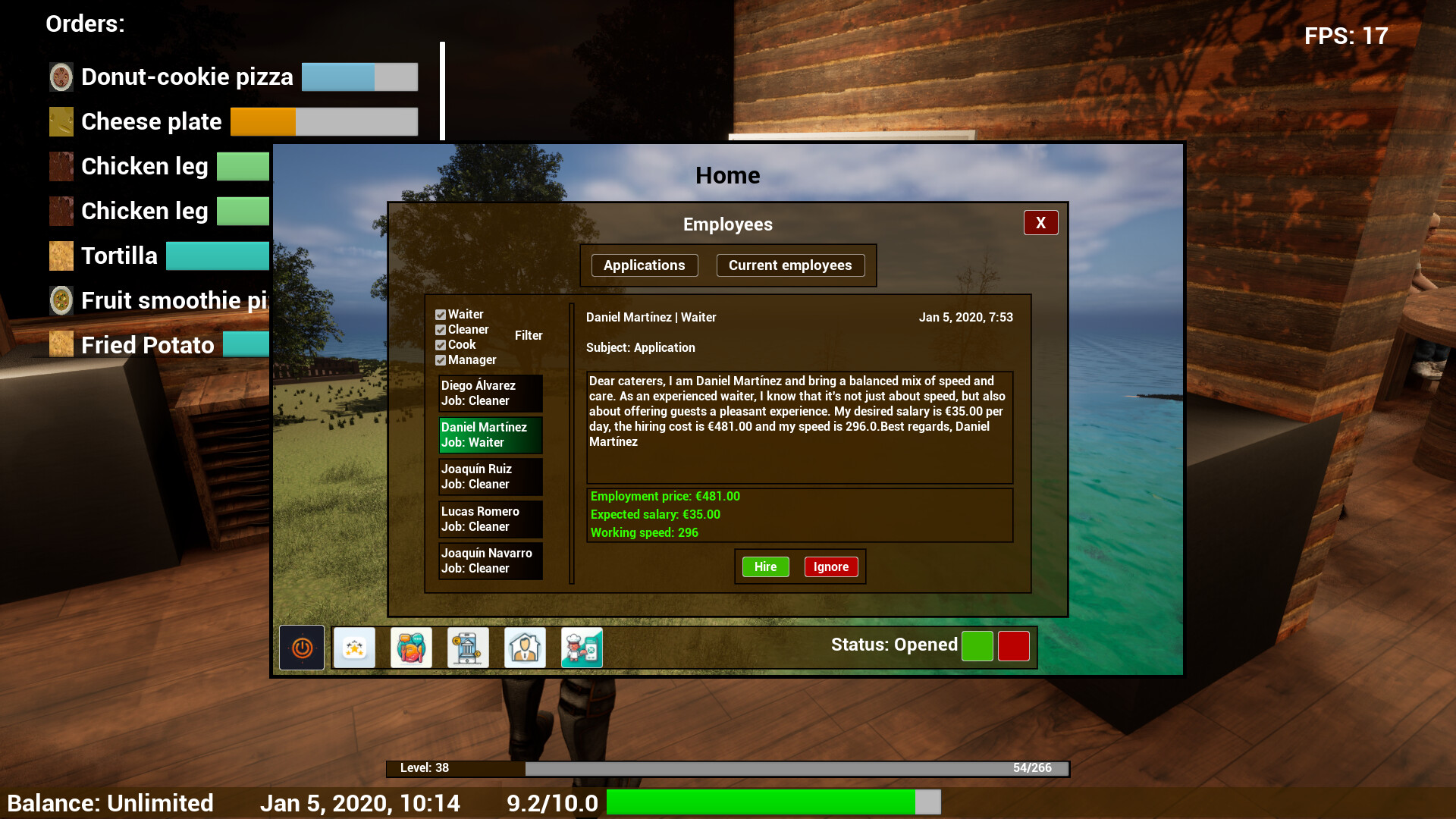Screen dimensions: 1456x819
Task: Switch to the Applications tab
Action: click(644, 265)
